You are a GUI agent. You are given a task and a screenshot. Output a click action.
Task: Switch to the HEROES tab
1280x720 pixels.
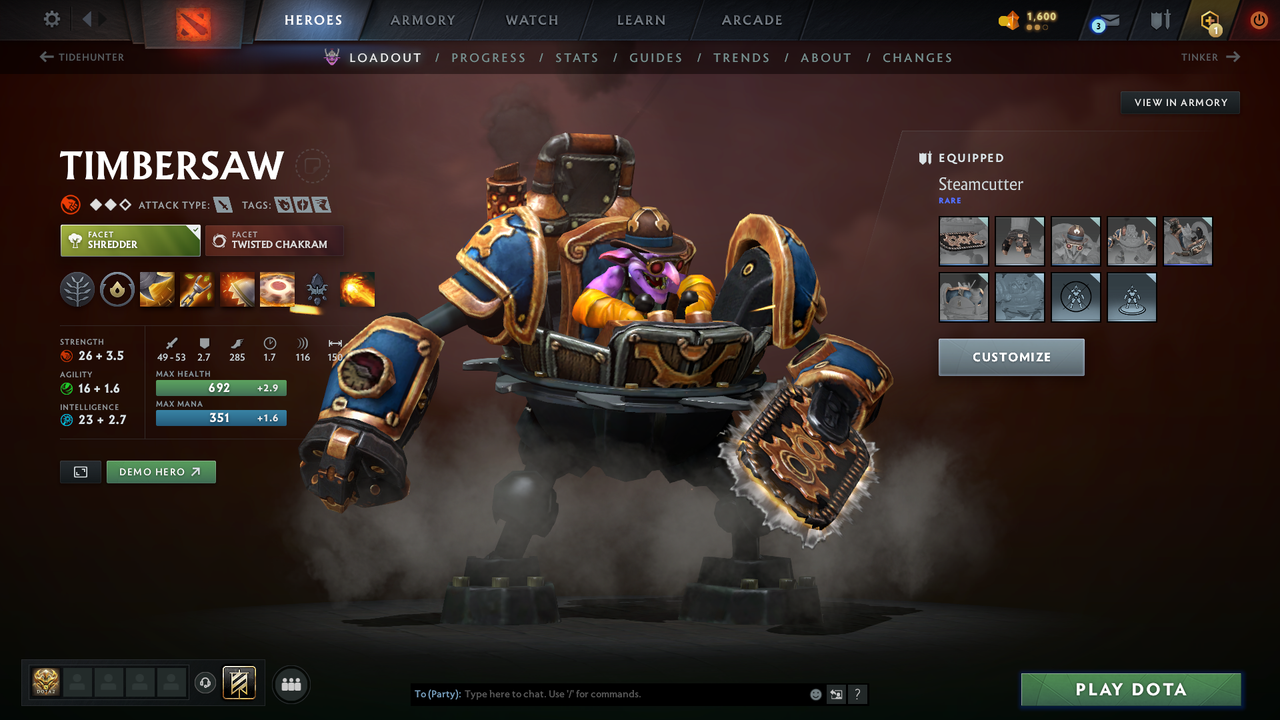(x=313, y=19)
